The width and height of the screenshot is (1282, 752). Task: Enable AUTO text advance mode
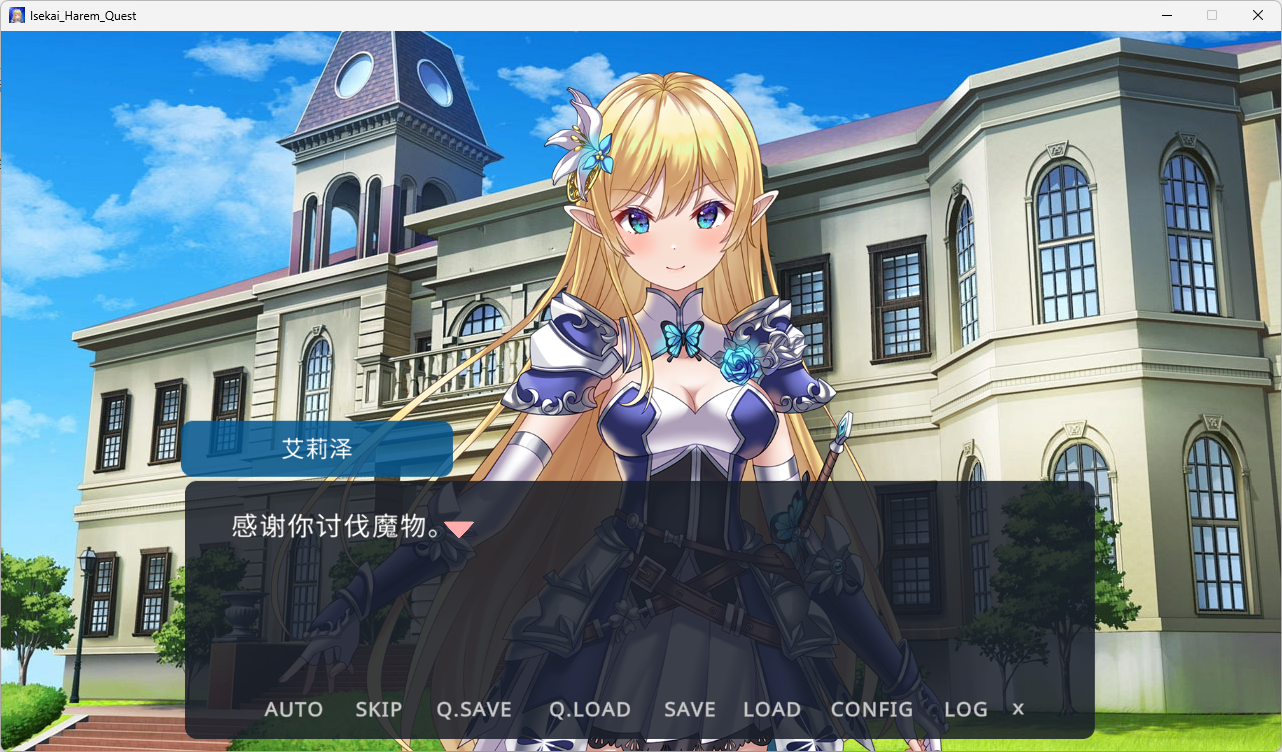pos(293,710)
